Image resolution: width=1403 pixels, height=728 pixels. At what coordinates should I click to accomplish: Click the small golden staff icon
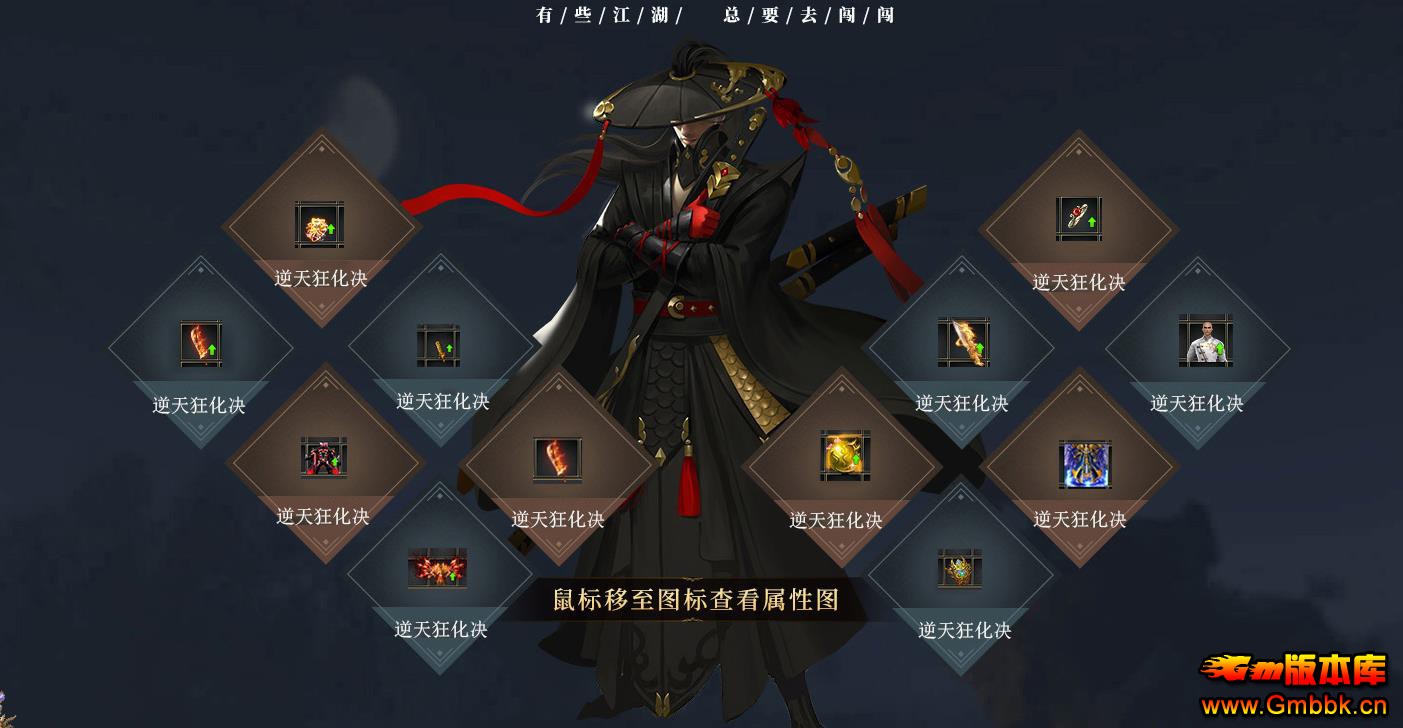[438, 346]
